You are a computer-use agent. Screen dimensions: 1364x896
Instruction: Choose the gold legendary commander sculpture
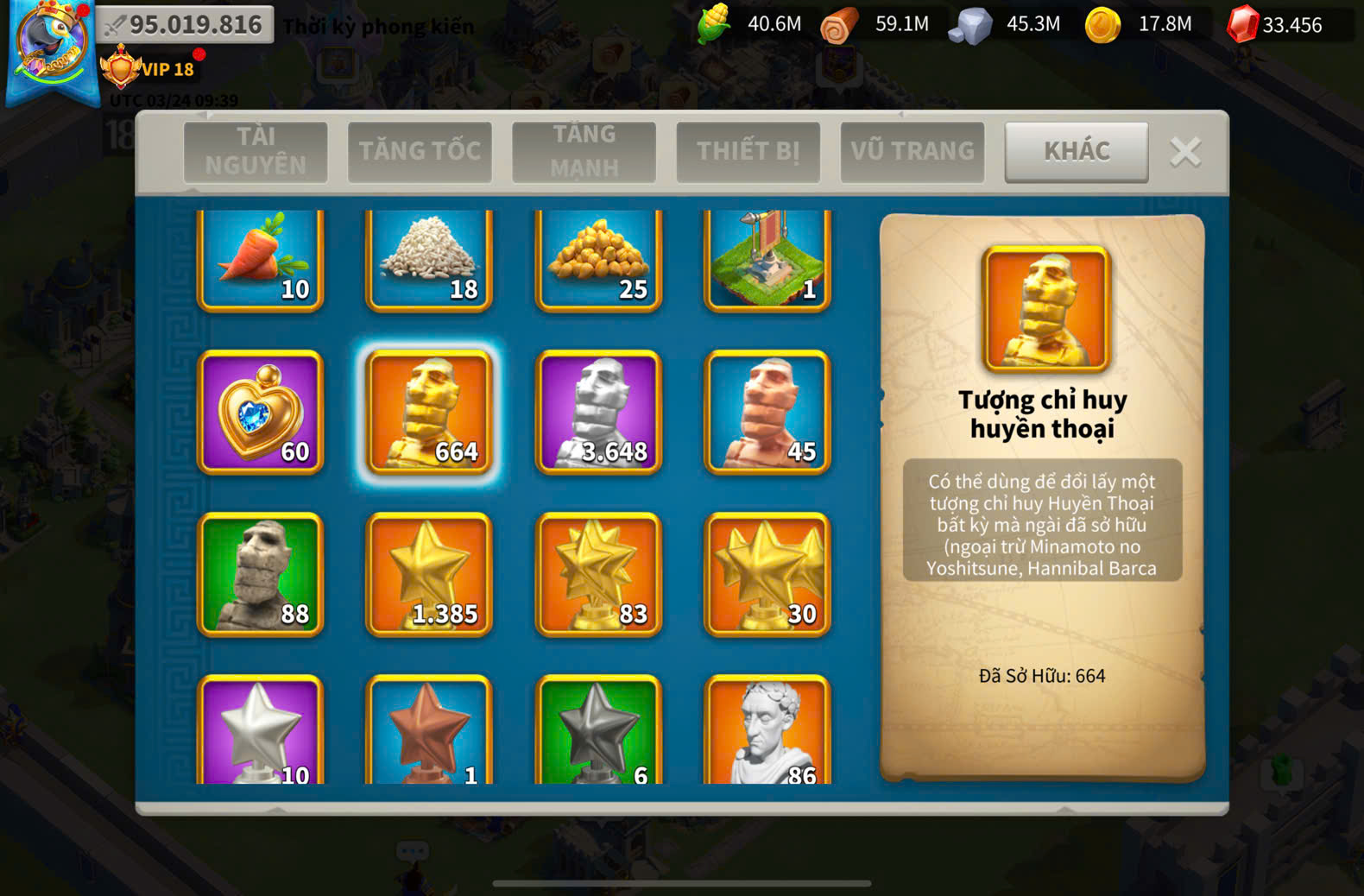tap(429, 412)
